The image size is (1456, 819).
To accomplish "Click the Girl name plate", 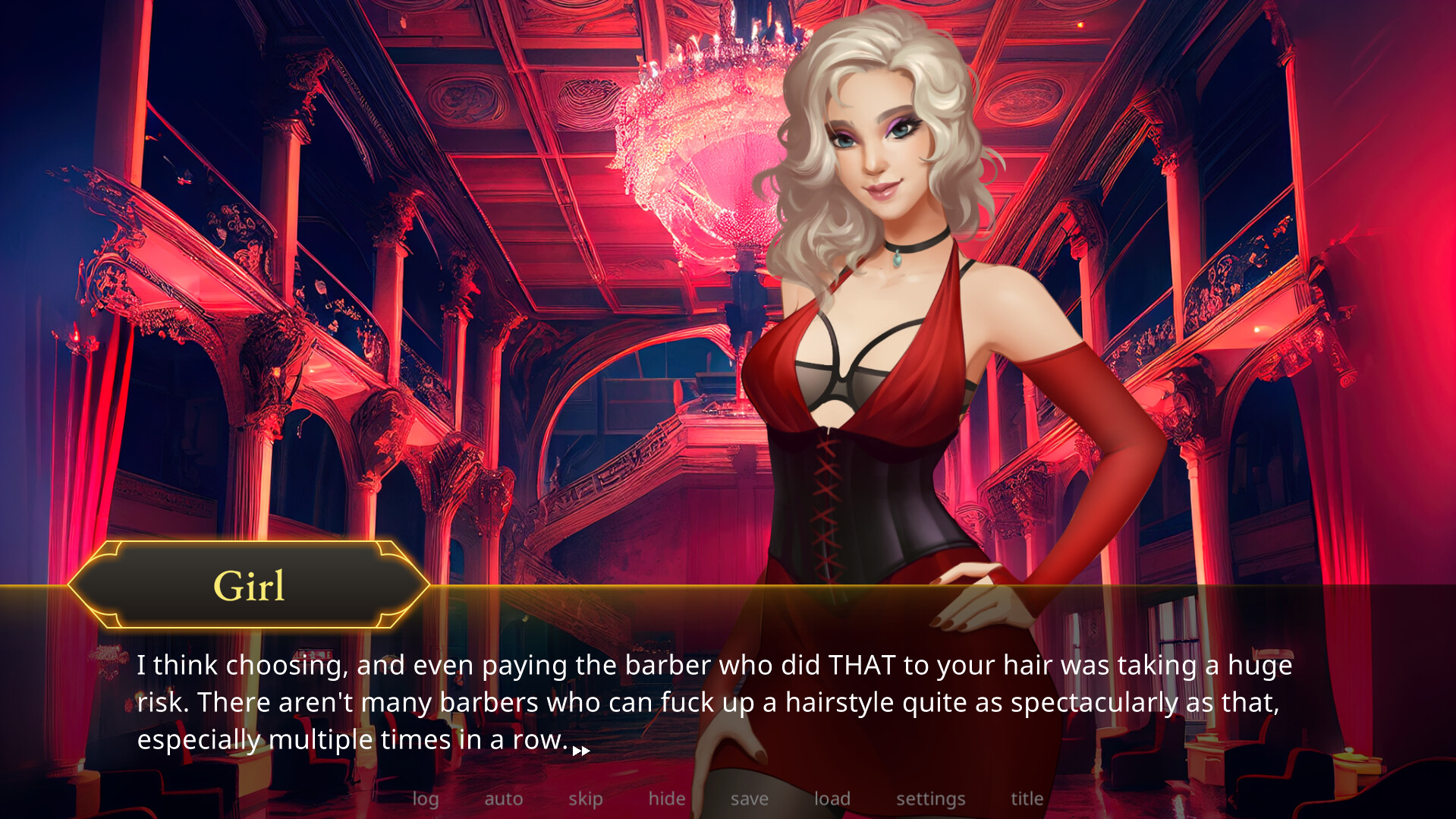I will coord(249,586).
